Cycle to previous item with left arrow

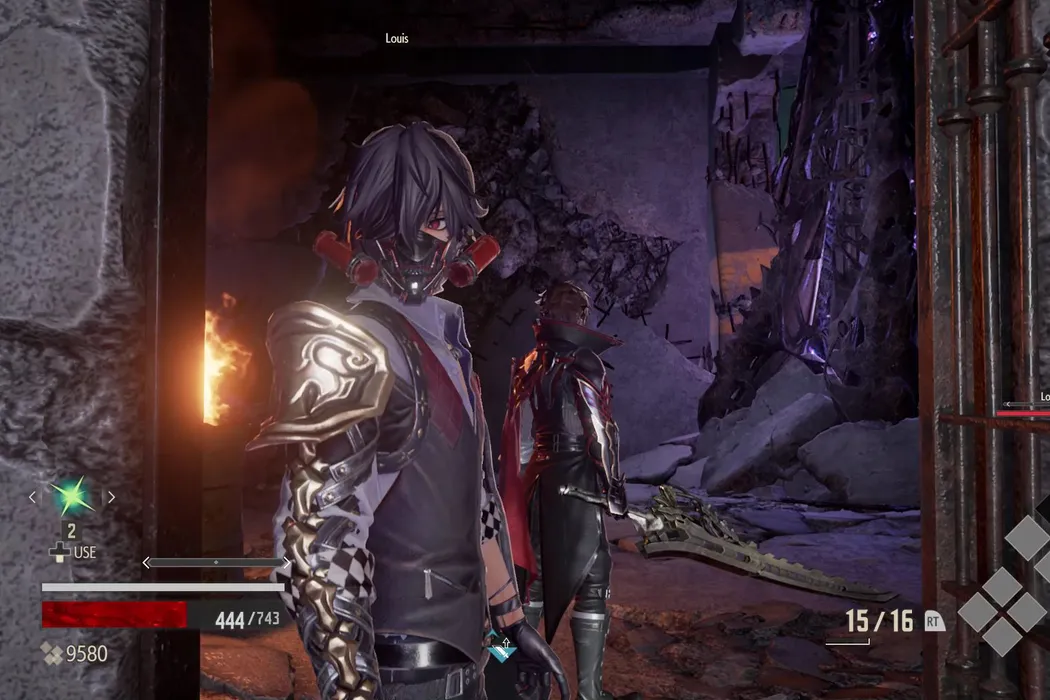click(x=33, y=496)
